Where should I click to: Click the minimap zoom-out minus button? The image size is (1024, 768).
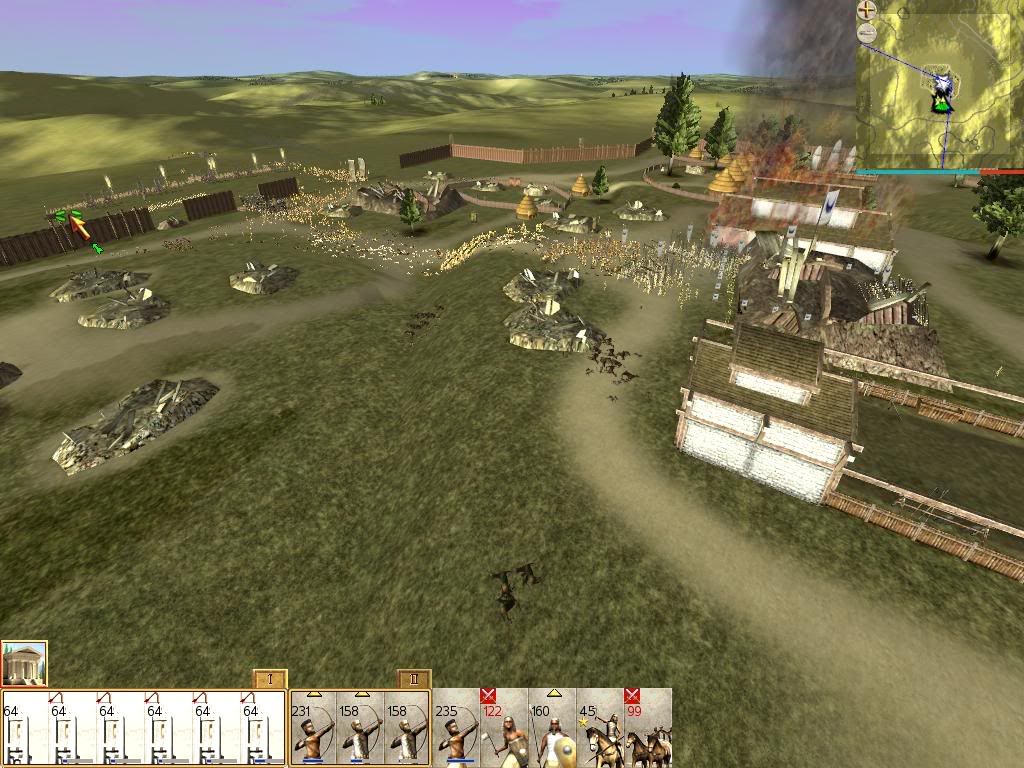867,33
